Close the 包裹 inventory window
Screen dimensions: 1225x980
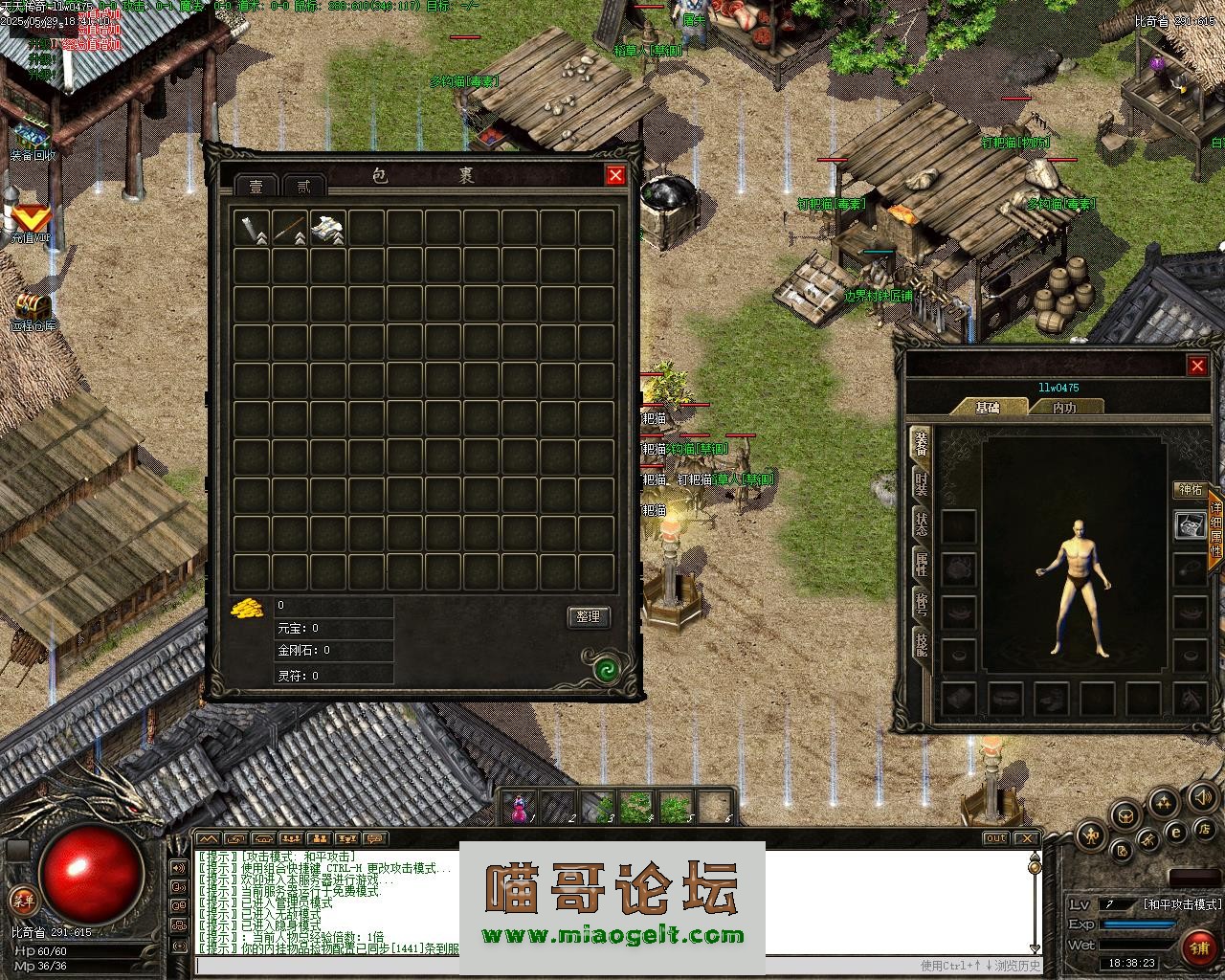click(615, 175)
